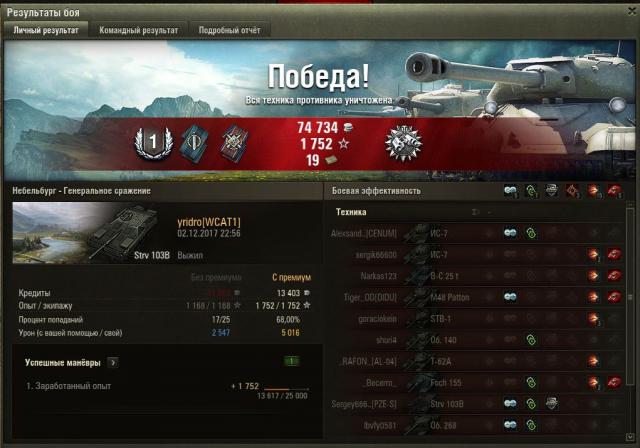Click the green maneuvers counter badge
This screenshot has width=640, height=448.
(291, 361)
